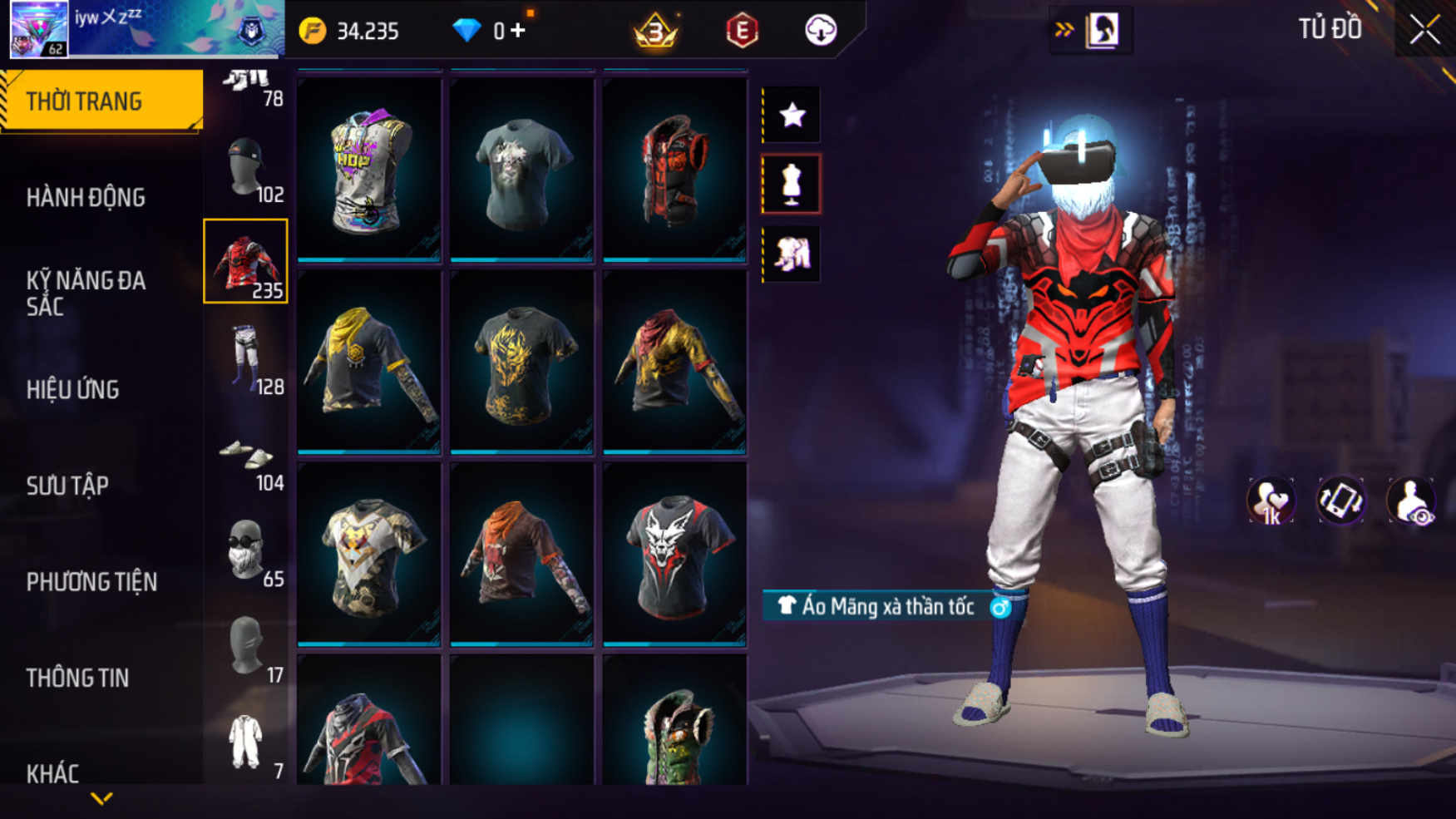This screenshot has height=819, width=1456.
Task: Open the cloud download icon
Action: click(x=820, y=31)
